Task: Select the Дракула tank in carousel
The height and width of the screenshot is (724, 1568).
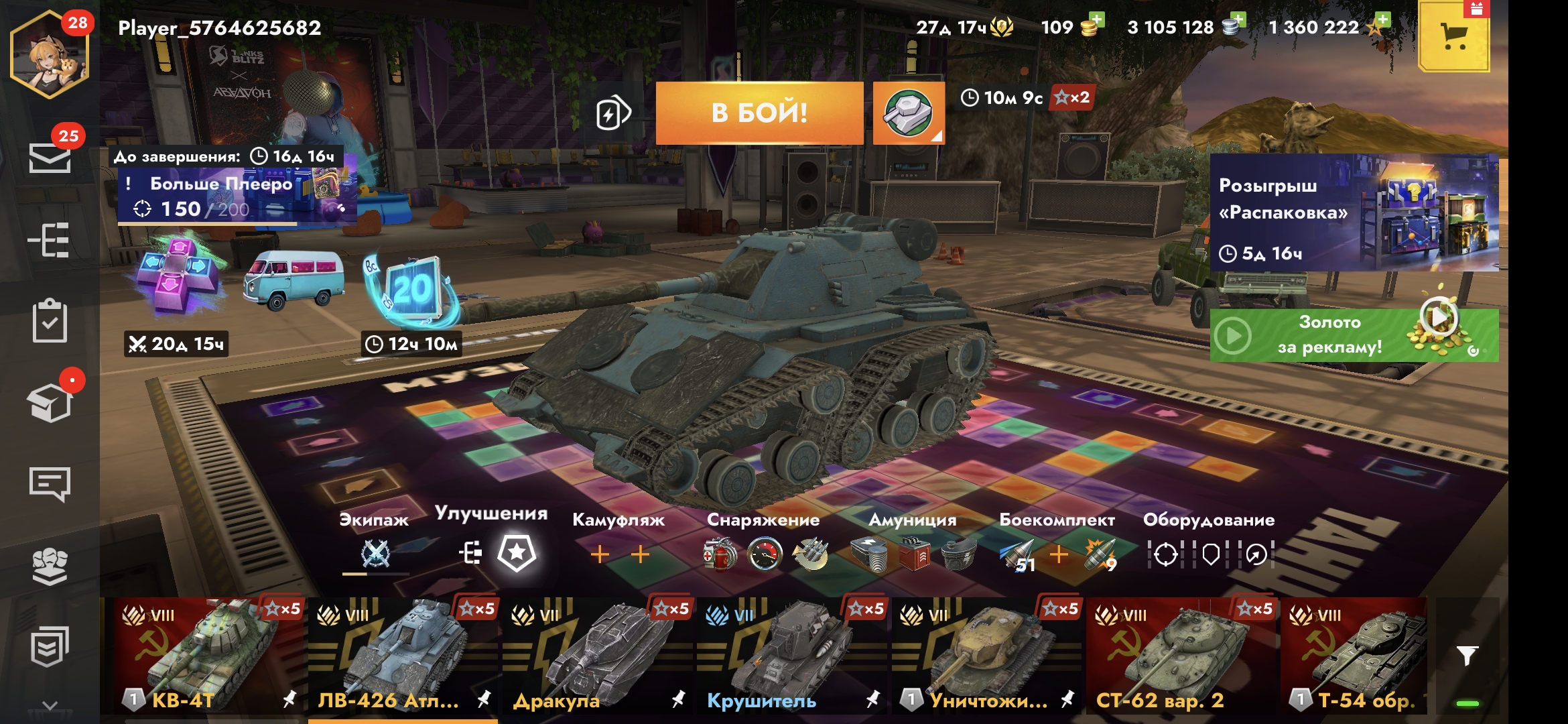Action: click(598, 656)
